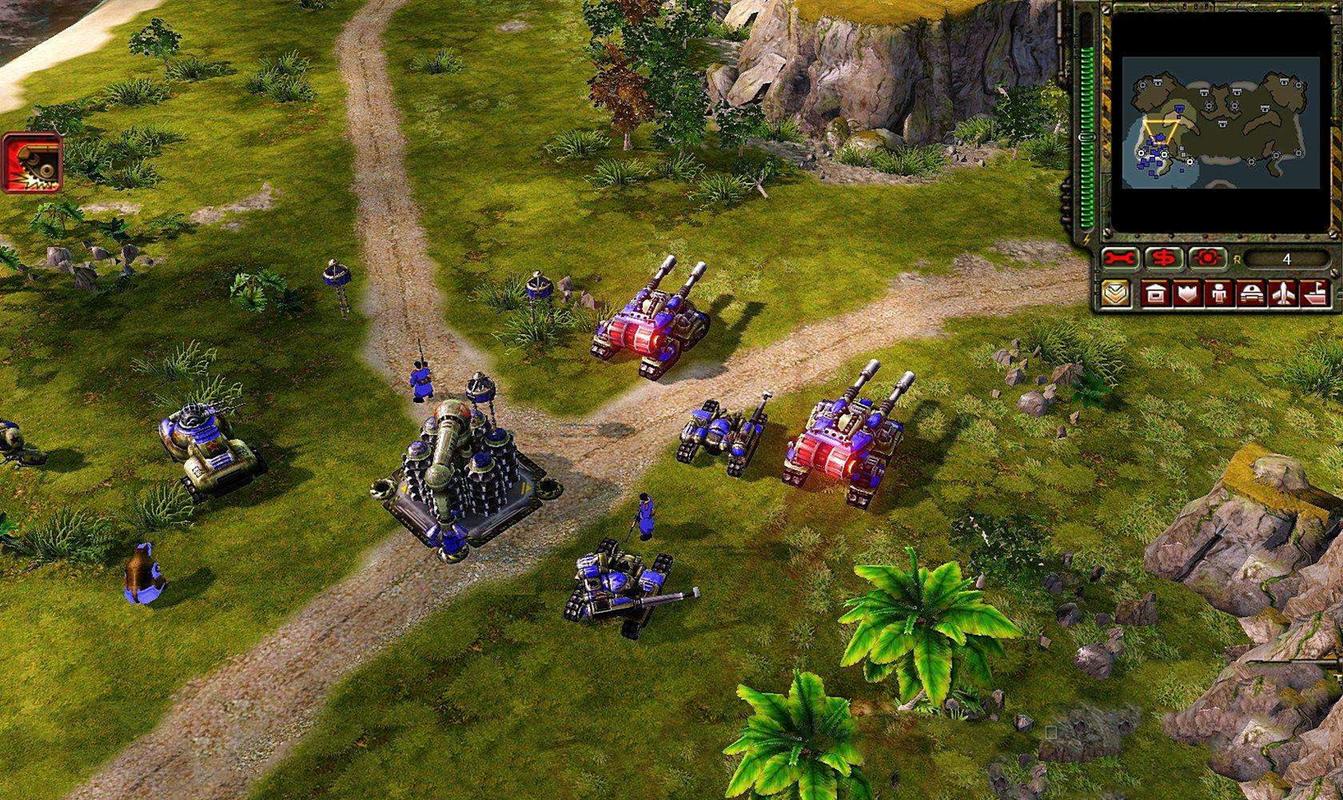Switch to the aircraft production tab
The height and width of the screenshot is (800, 1343).
1282,294
